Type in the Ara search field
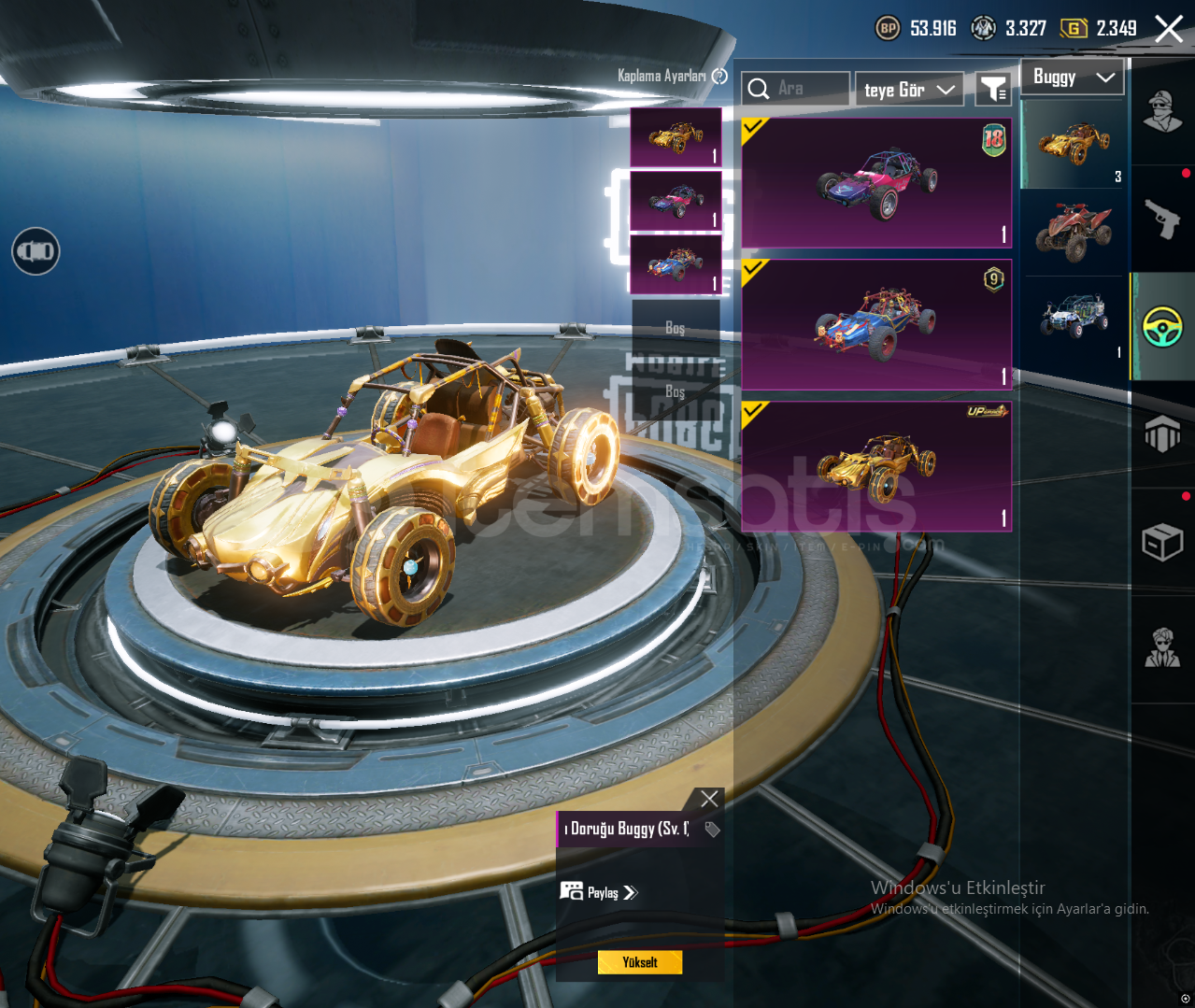The image size is (1195, 1008). (x=809, y=89)
